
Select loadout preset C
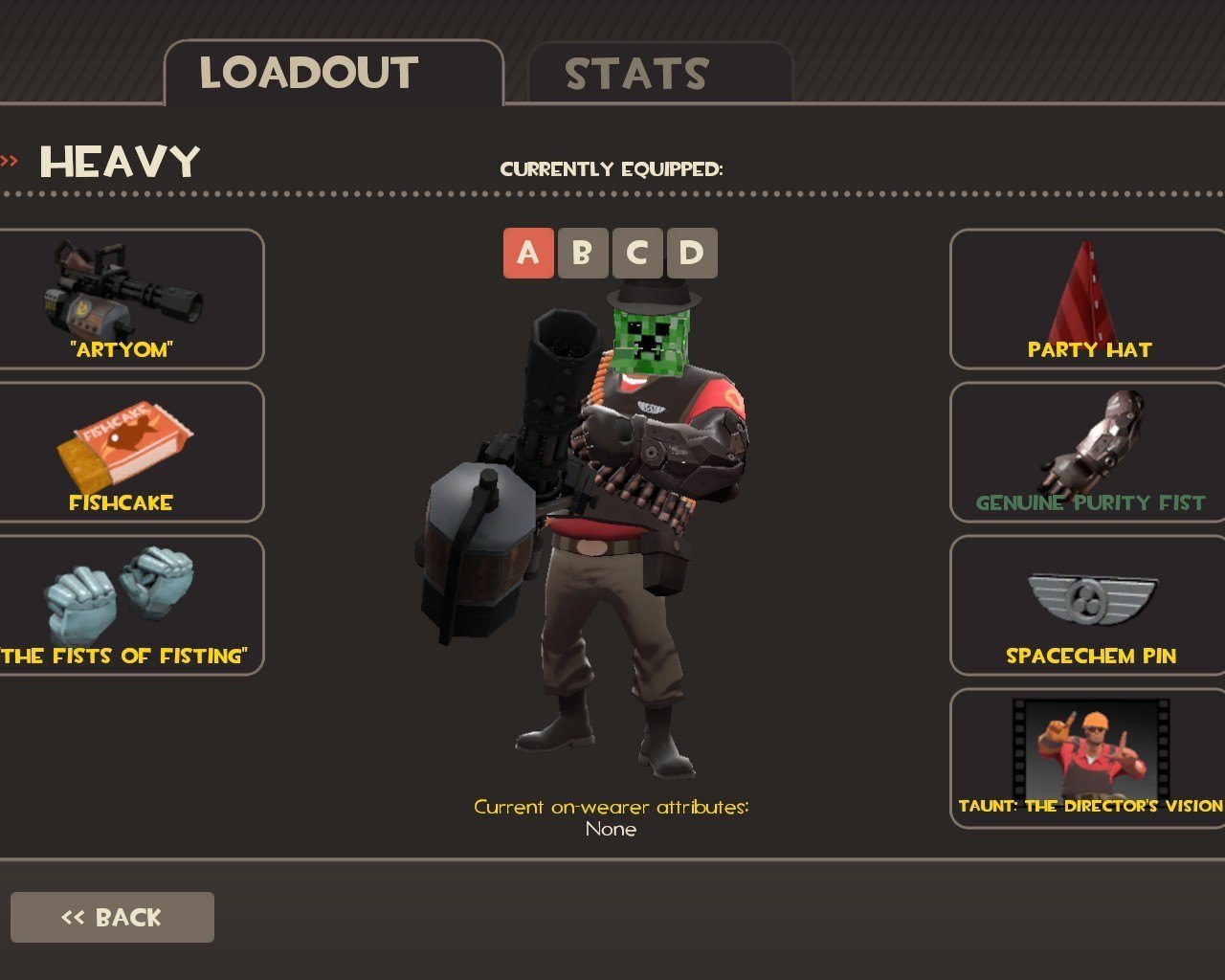click(636, 254)
